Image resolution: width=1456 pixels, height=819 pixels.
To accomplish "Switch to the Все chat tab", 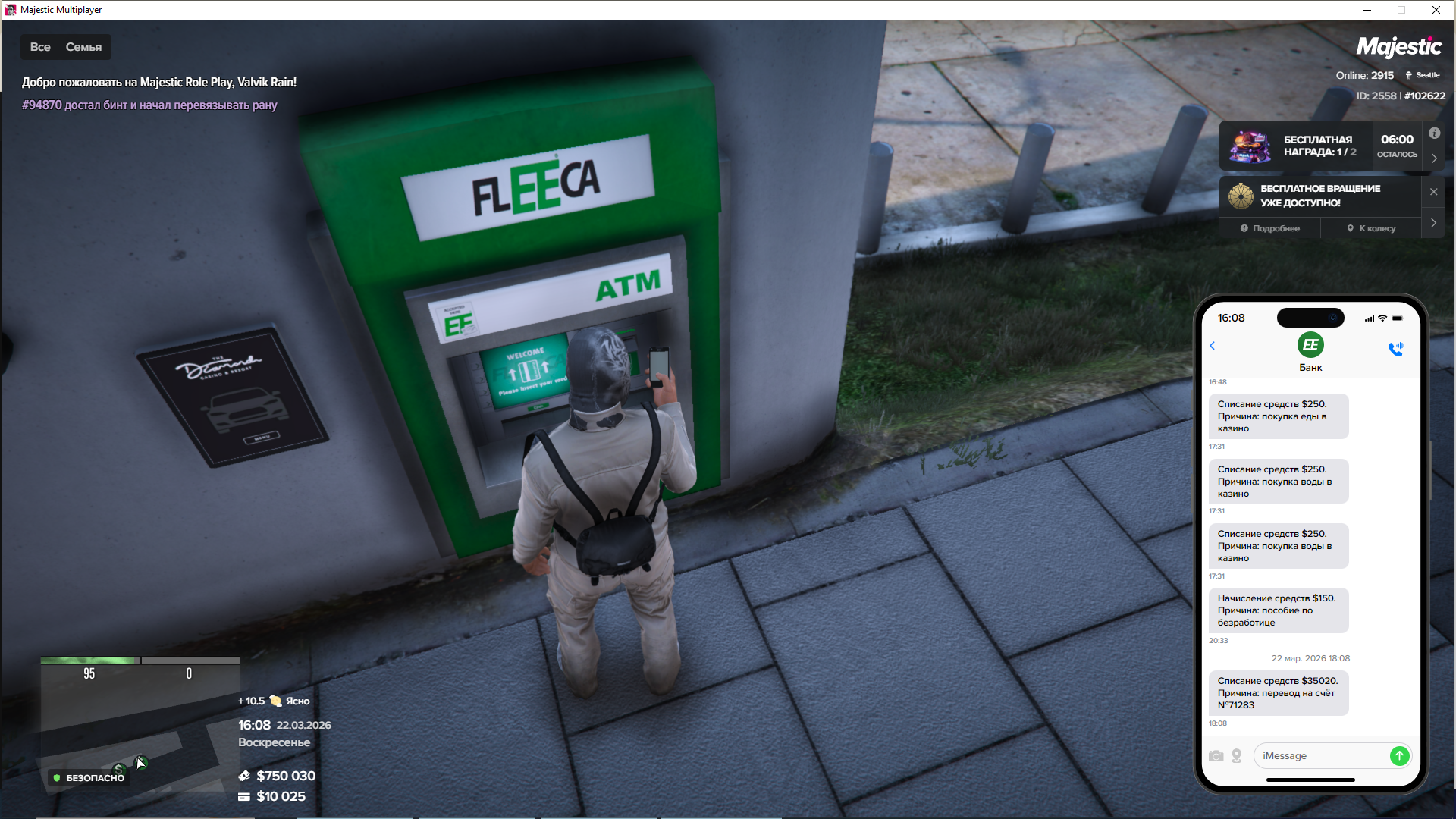I will [x=40, y=47].
